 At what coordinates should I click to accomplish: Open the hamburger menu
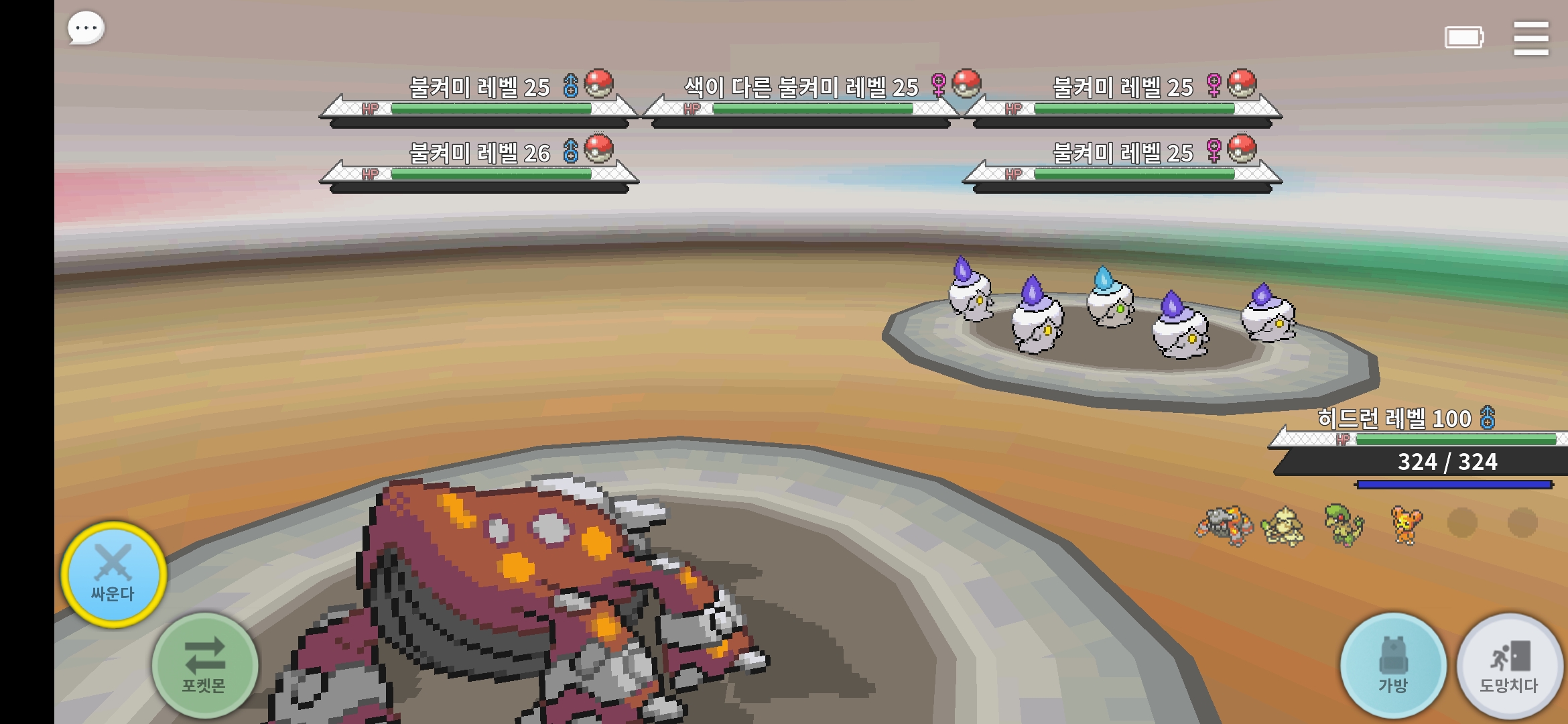pyautogui.click(x=1530, y=38)
